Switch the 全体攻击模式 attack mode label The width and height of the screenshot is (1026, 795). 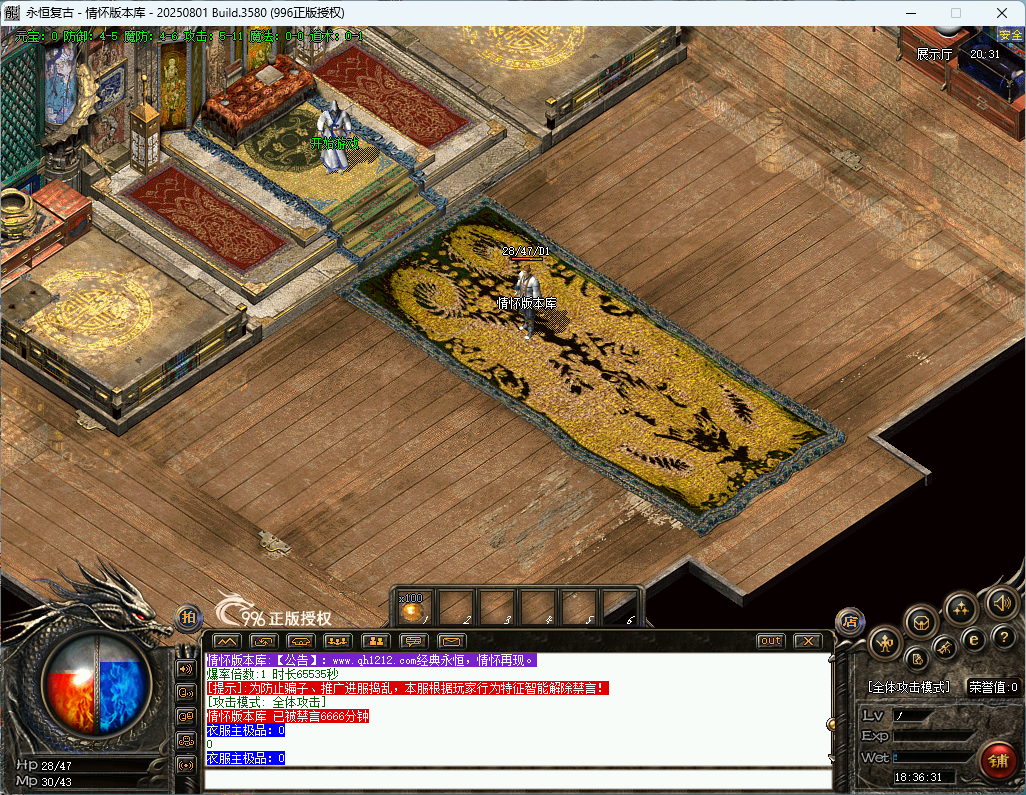[909, 687]
